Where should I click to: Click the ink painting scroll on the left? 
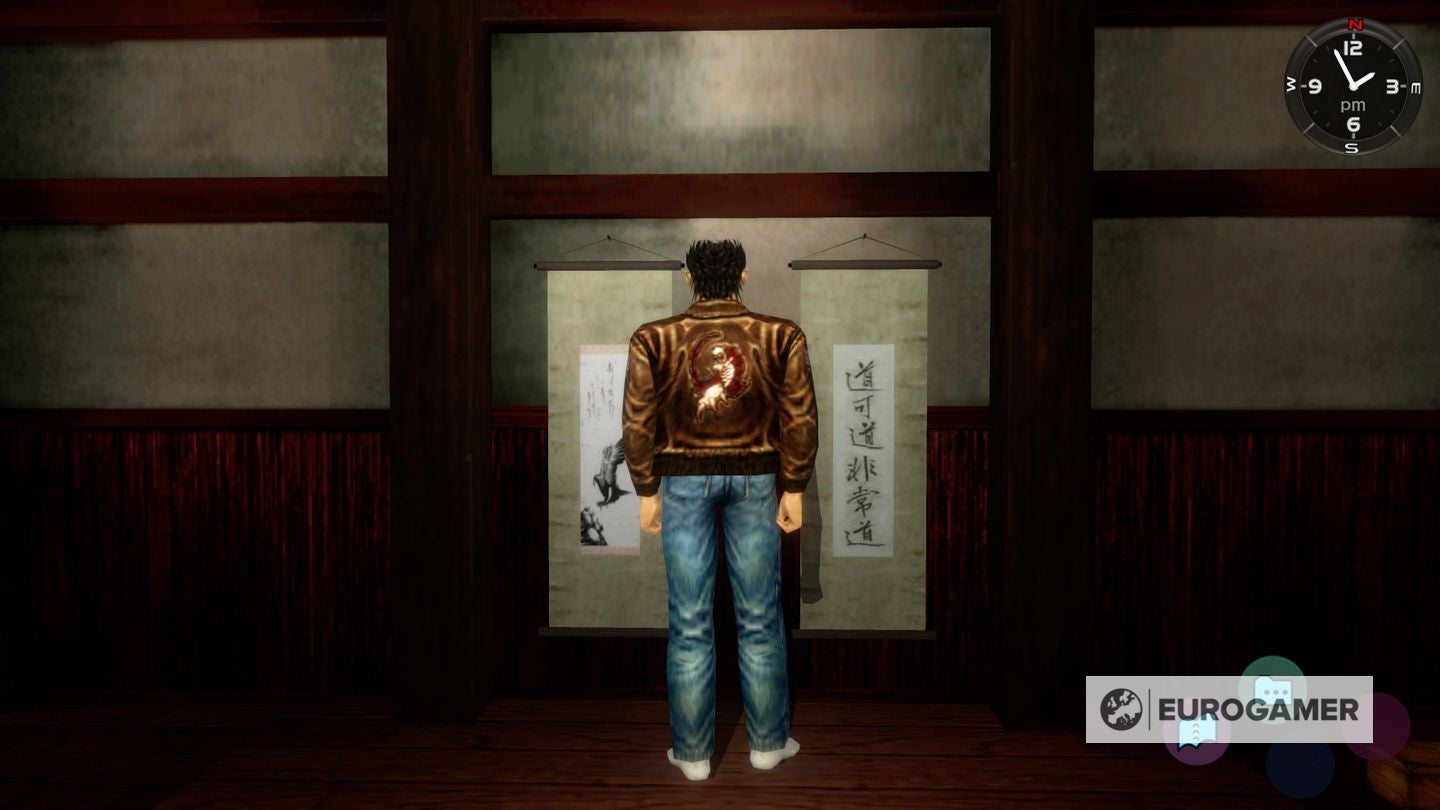601,450
